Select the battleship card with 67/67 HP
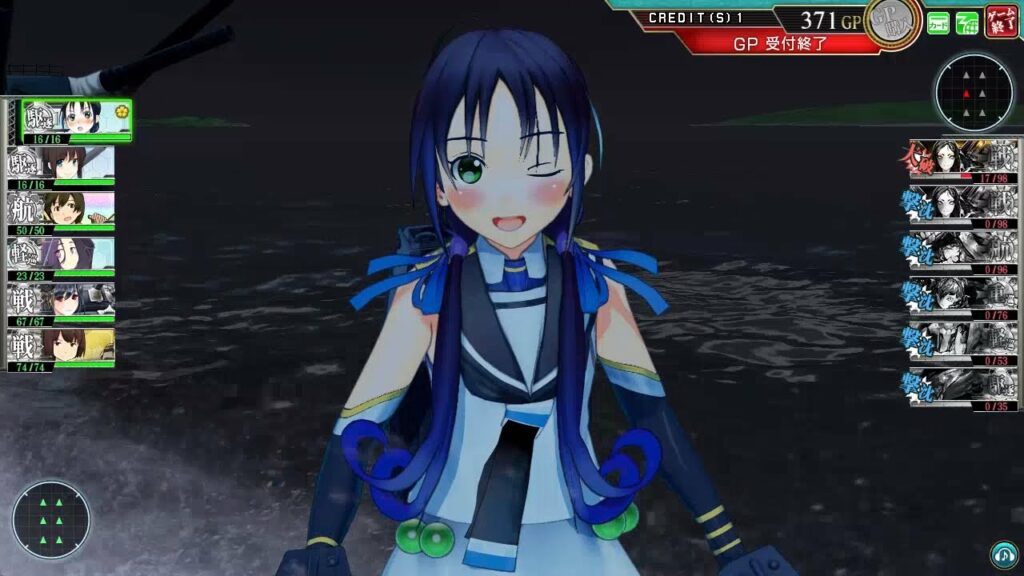Screen dimensions: 1024x576 click(x=62, y=303)
